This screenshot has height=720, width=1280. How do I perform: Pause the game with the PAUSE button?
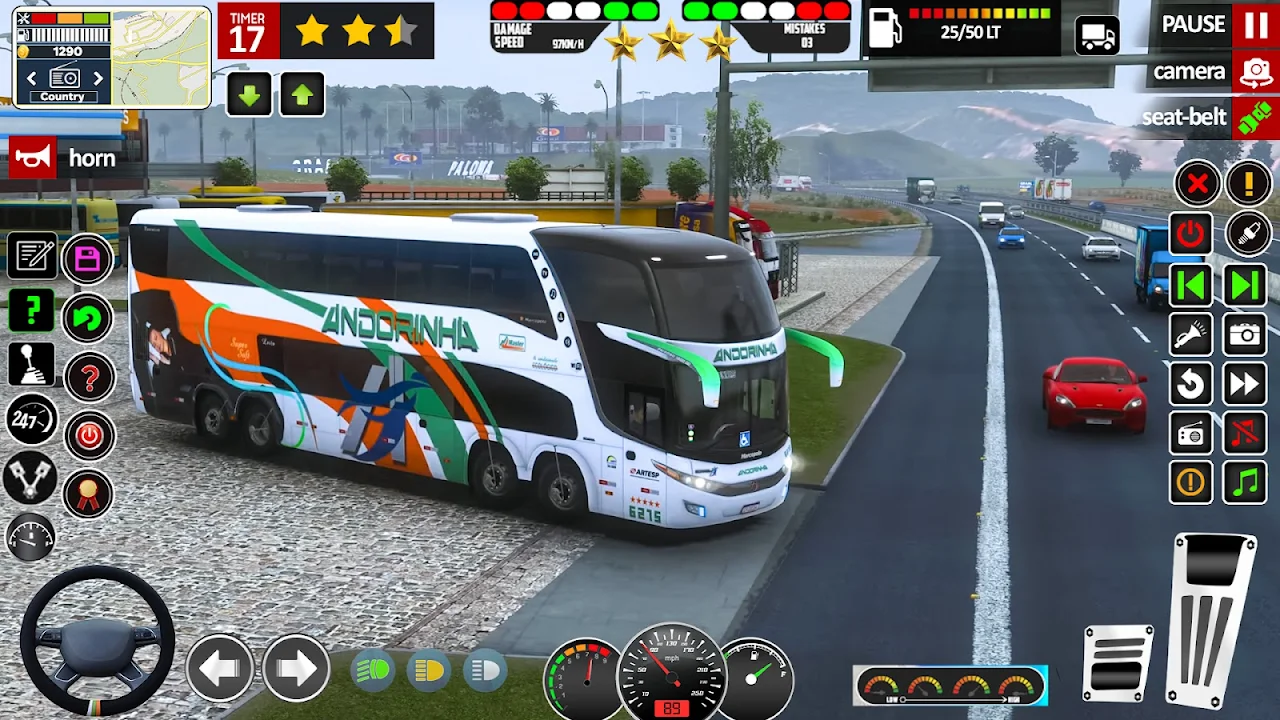tap(1254, 25)
